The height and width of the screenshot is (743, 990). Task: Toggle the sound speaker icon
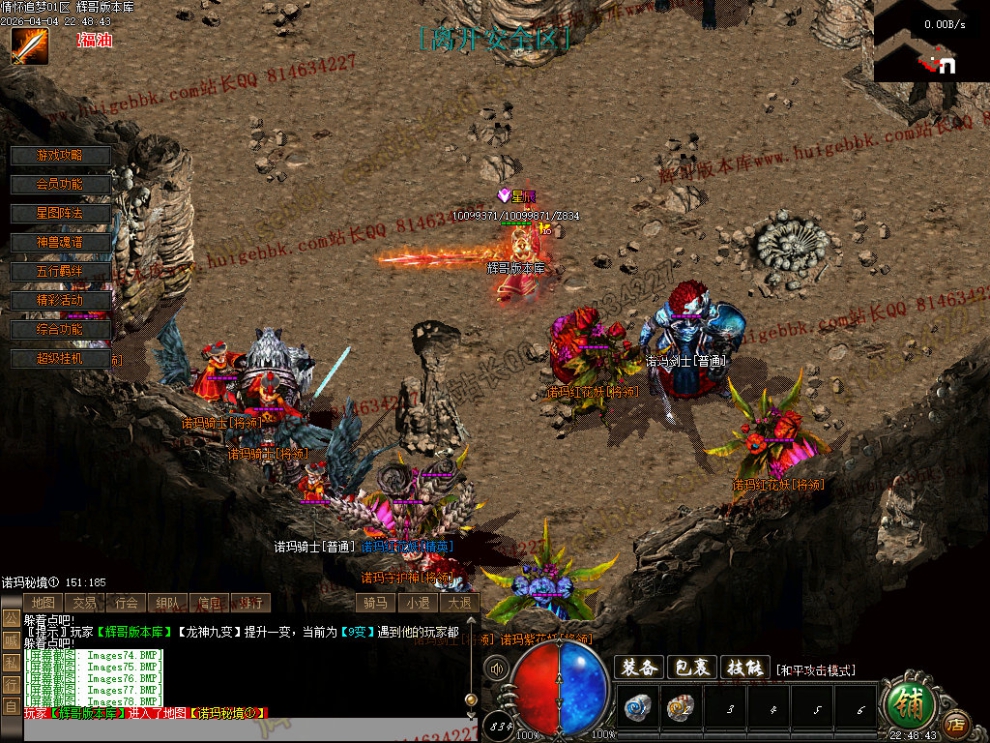496,667
